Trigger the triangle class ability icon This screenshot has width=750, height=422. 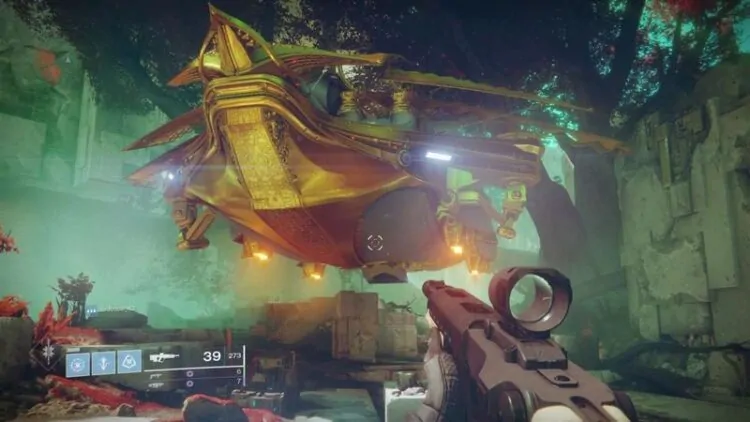129,362
